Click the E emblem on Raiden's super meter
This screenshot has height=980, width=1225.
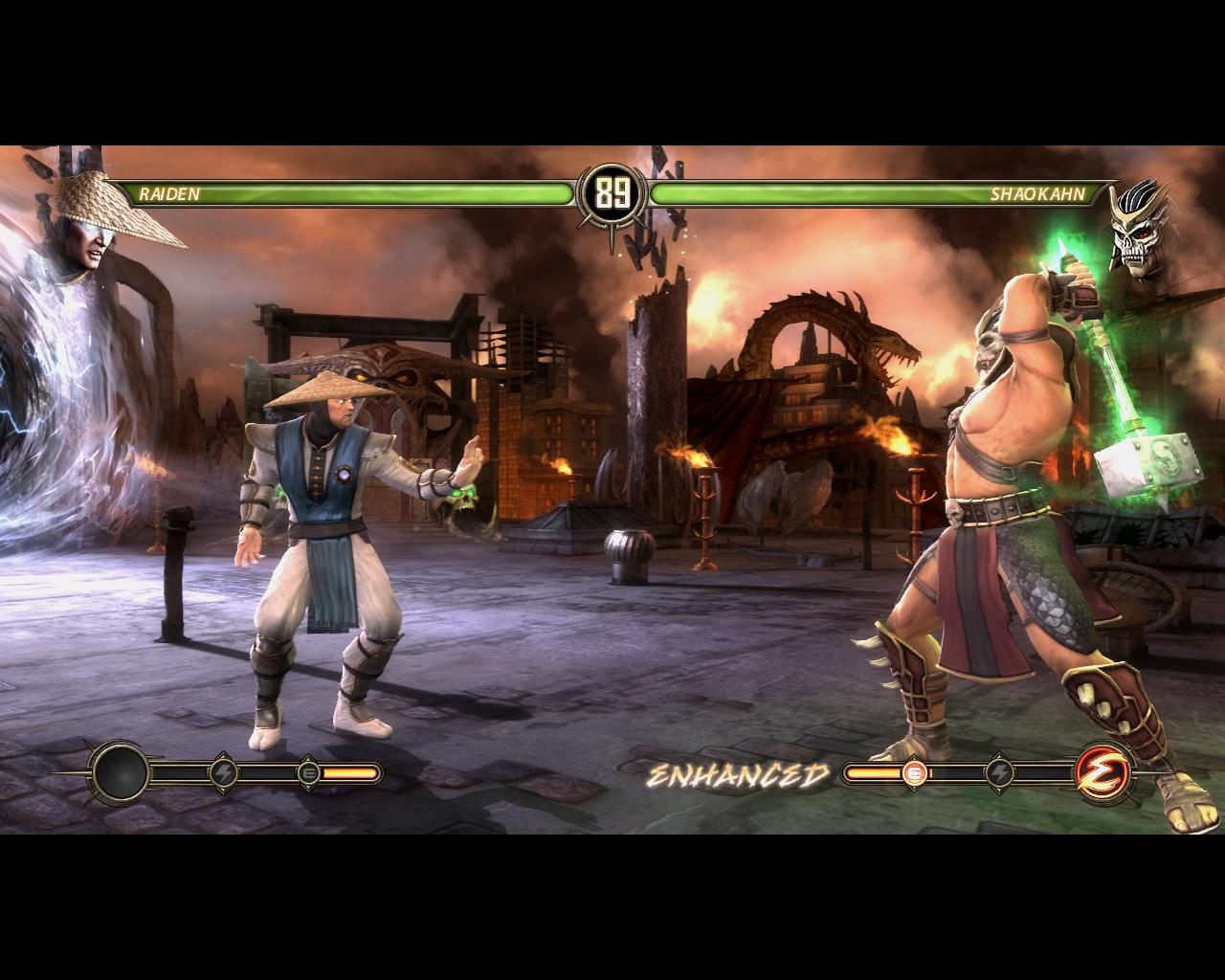[x=308, y=773]
